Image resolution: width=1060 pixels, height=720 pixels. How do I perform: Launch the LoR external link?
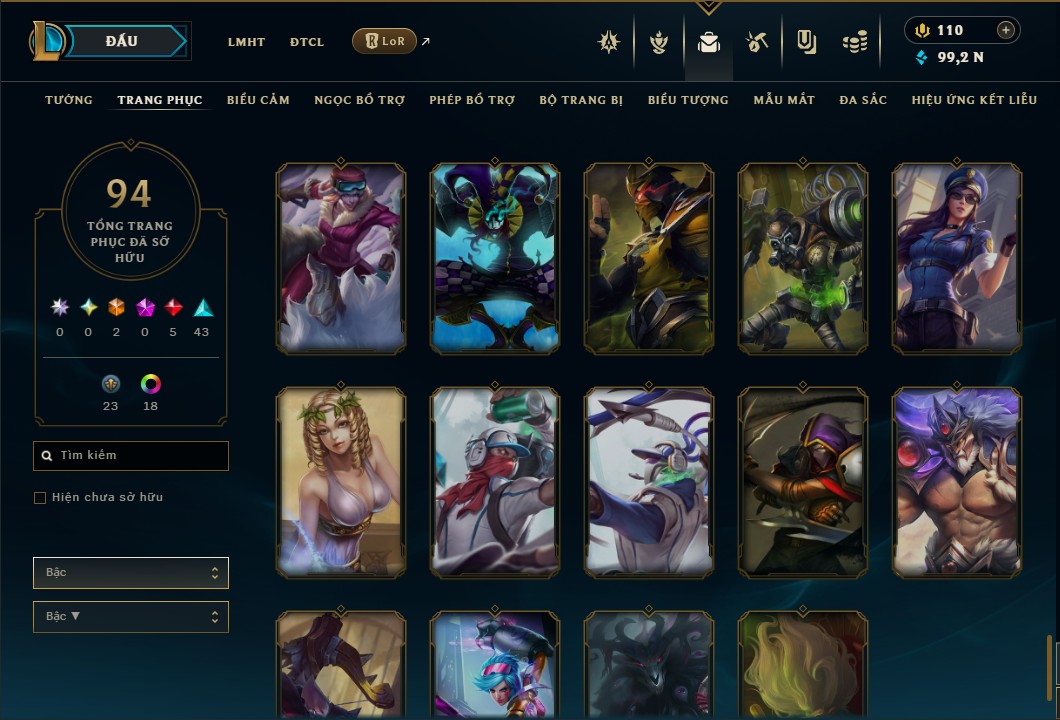pos(385,41)
